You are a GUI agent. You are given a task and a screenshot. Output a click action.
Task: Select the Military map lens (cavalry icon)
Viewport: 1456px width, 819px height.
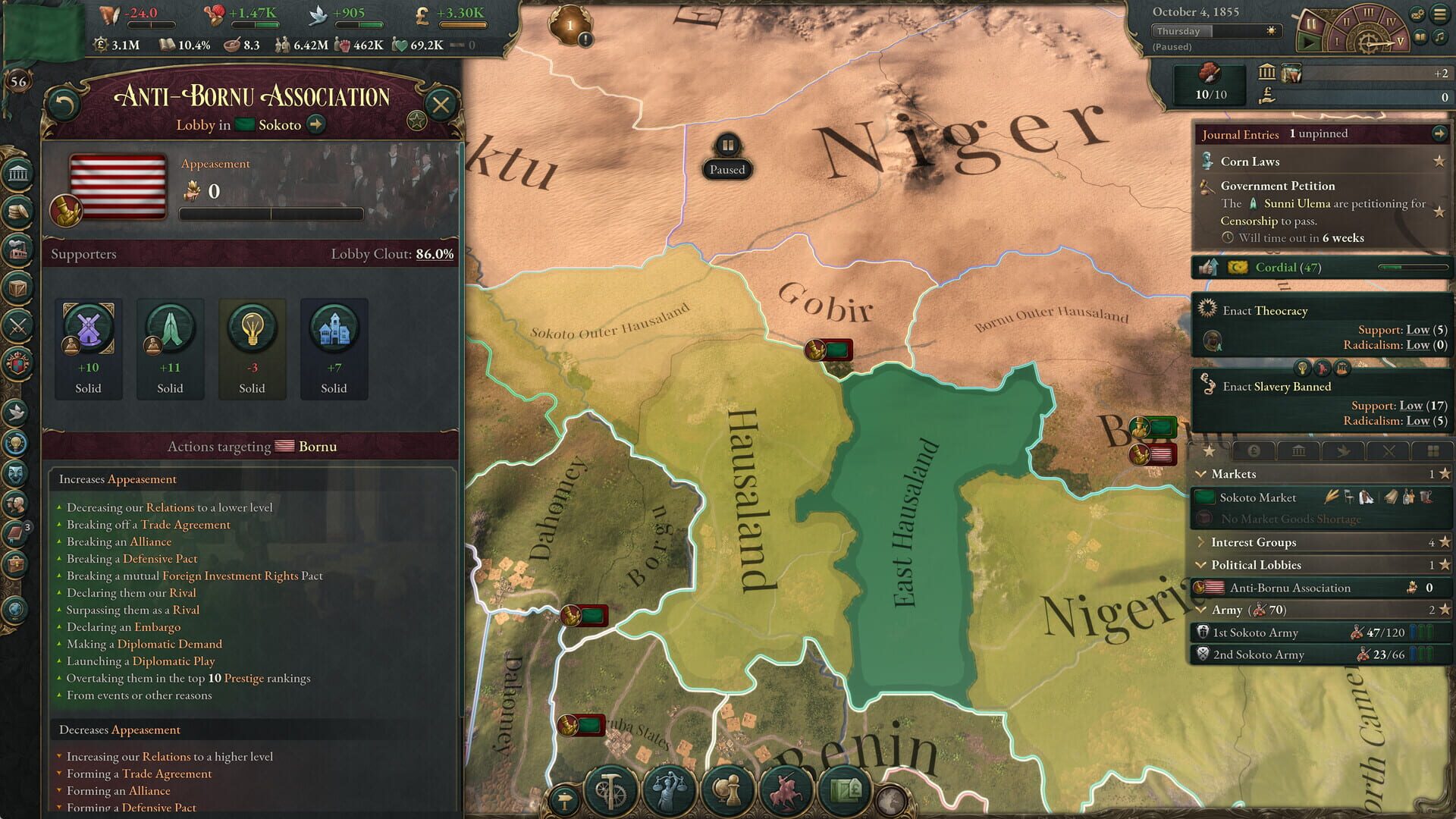coord(786,789)
